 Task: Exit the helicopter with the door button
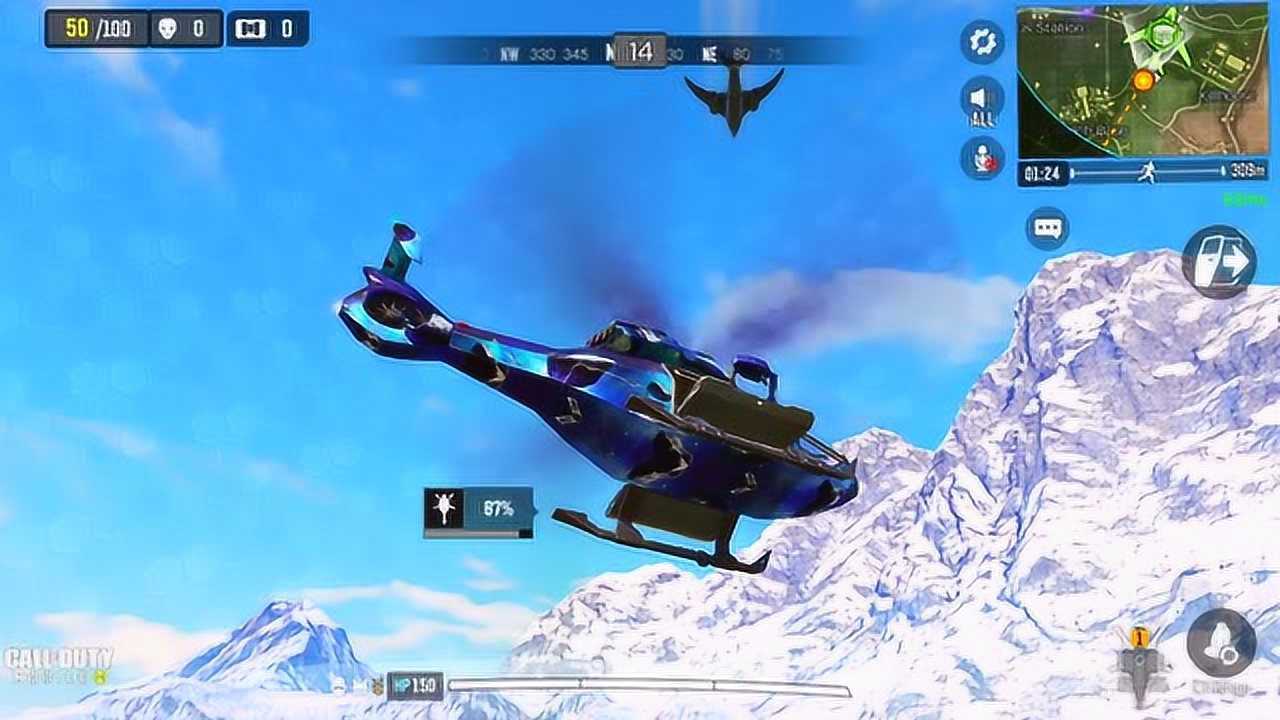click(x=1219, y=262)
